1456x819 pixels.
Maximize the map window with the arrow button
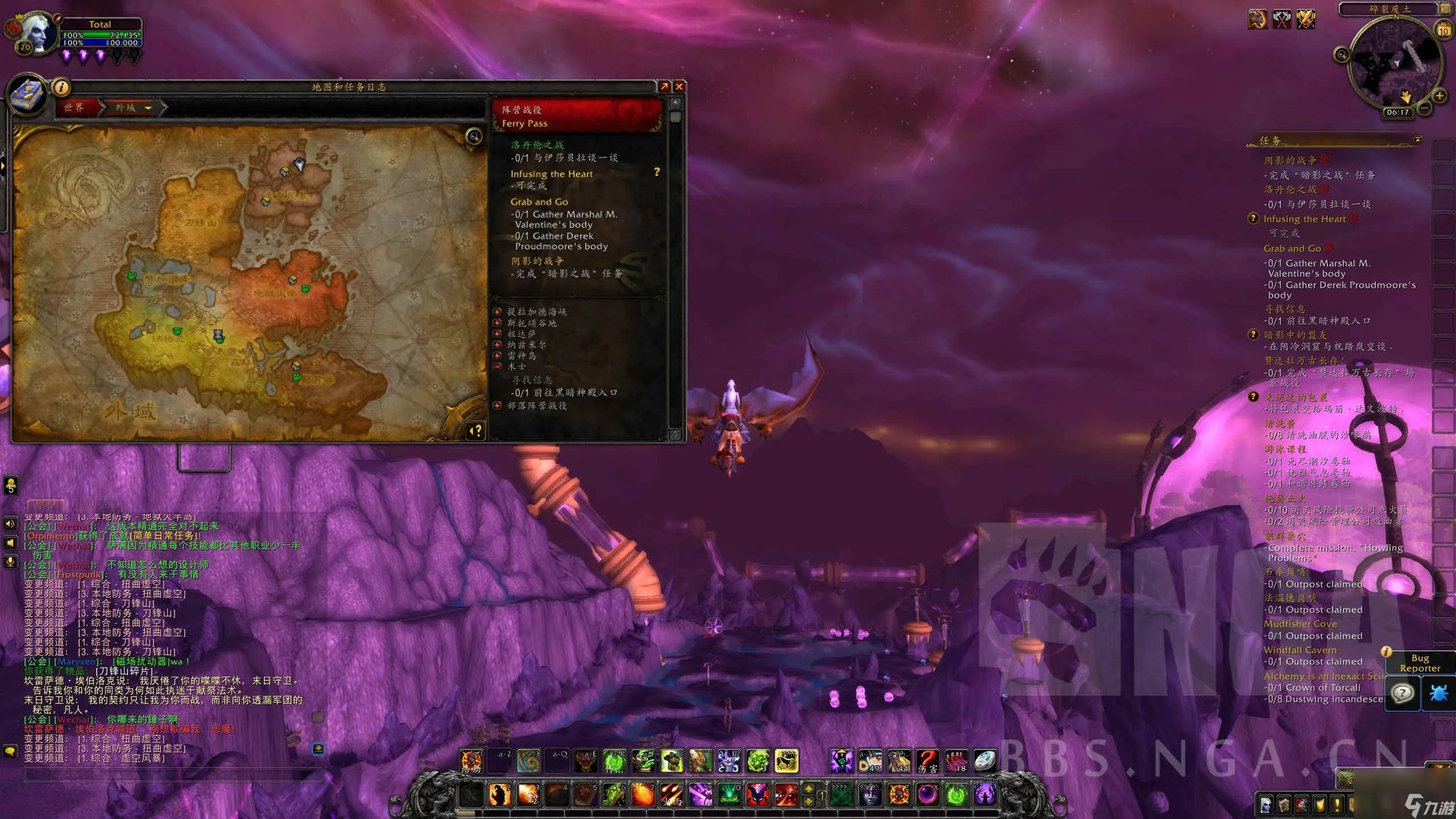pos(664,86)
